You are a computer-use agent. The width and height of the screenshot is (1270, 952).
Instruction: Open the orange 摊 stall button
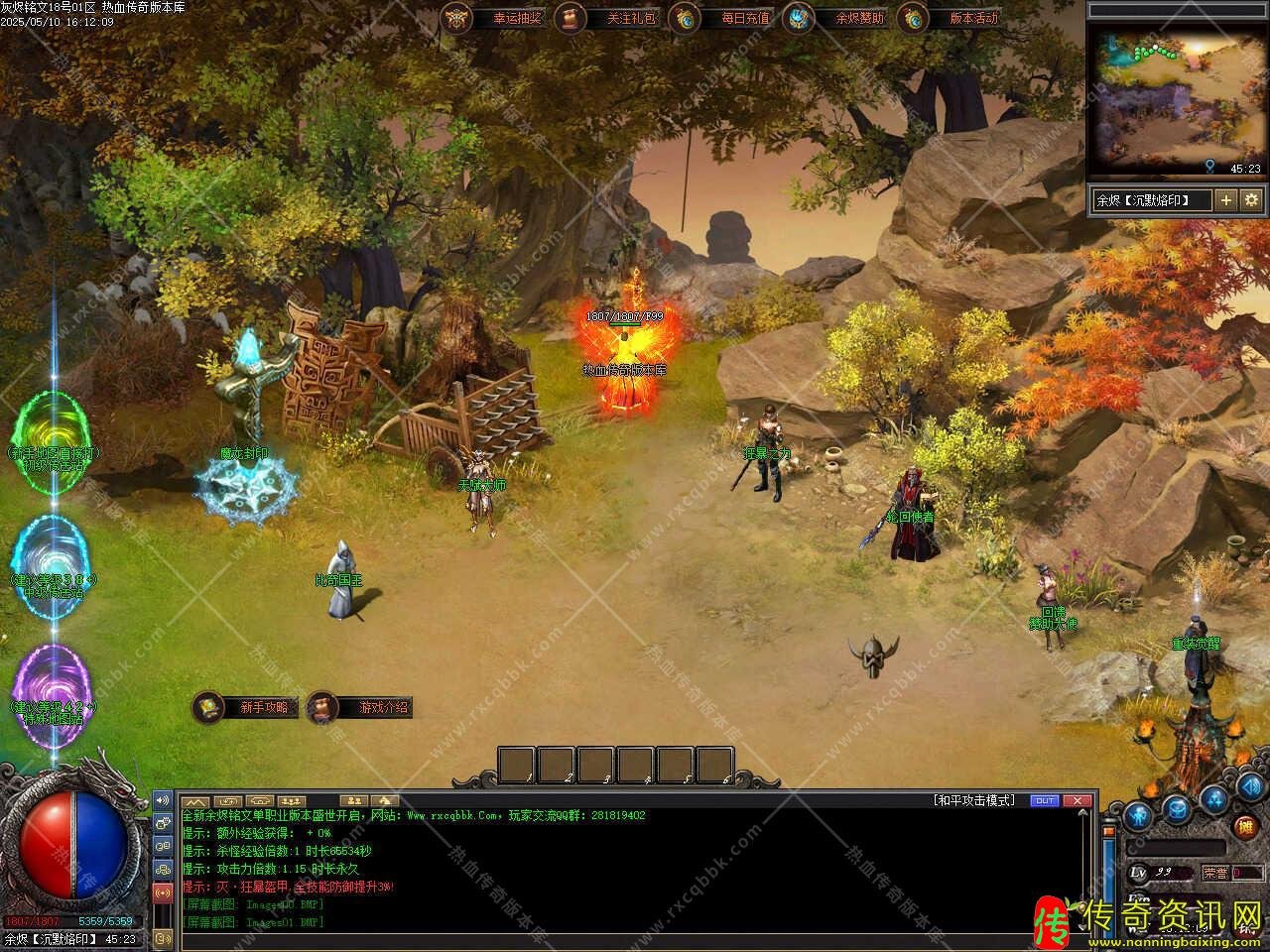[1244, 825]
